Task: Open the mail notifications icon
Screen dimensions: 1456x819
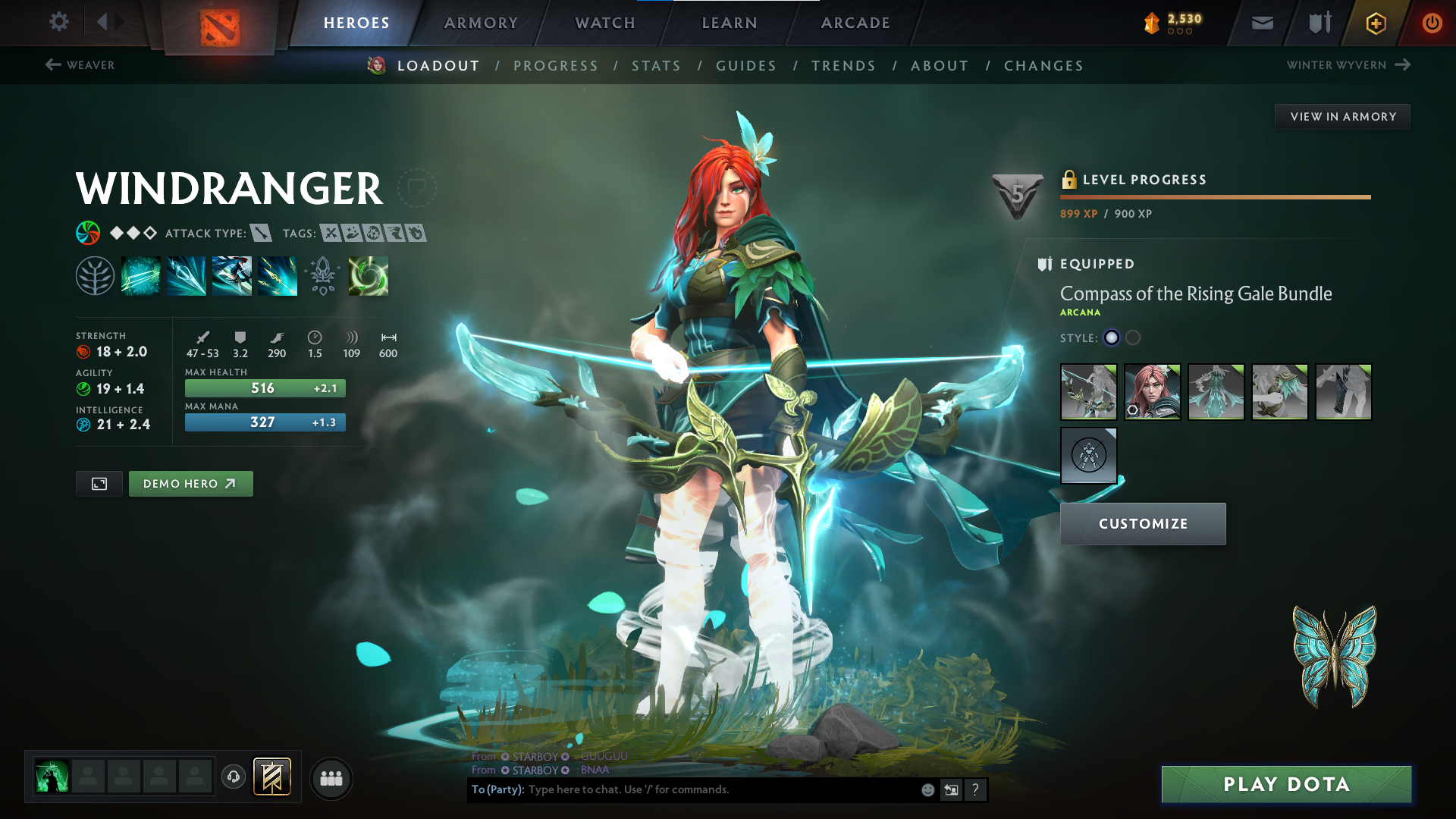Action: (x=1261, y=23)
